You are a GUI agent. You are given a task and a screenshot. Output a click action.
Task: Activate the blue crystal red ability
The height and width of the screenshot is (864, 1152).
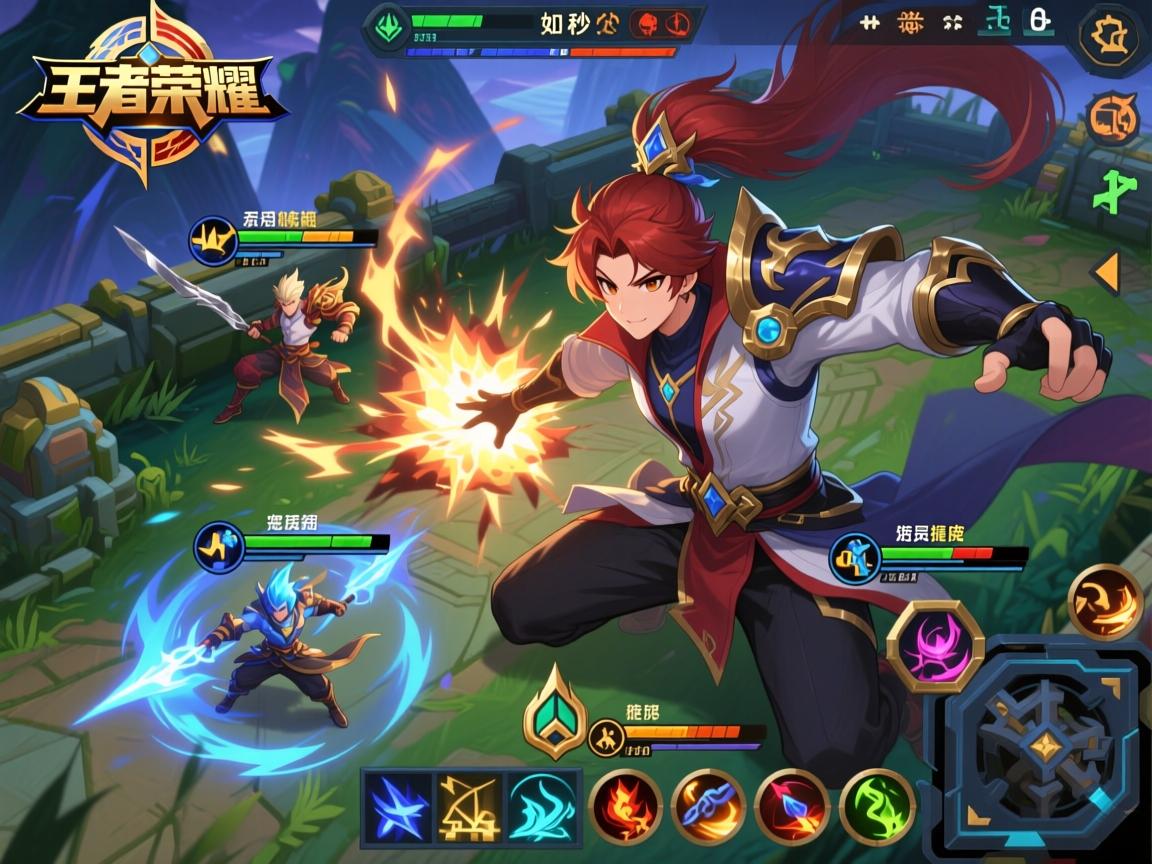pyautogui.click(x=791, y=806)
